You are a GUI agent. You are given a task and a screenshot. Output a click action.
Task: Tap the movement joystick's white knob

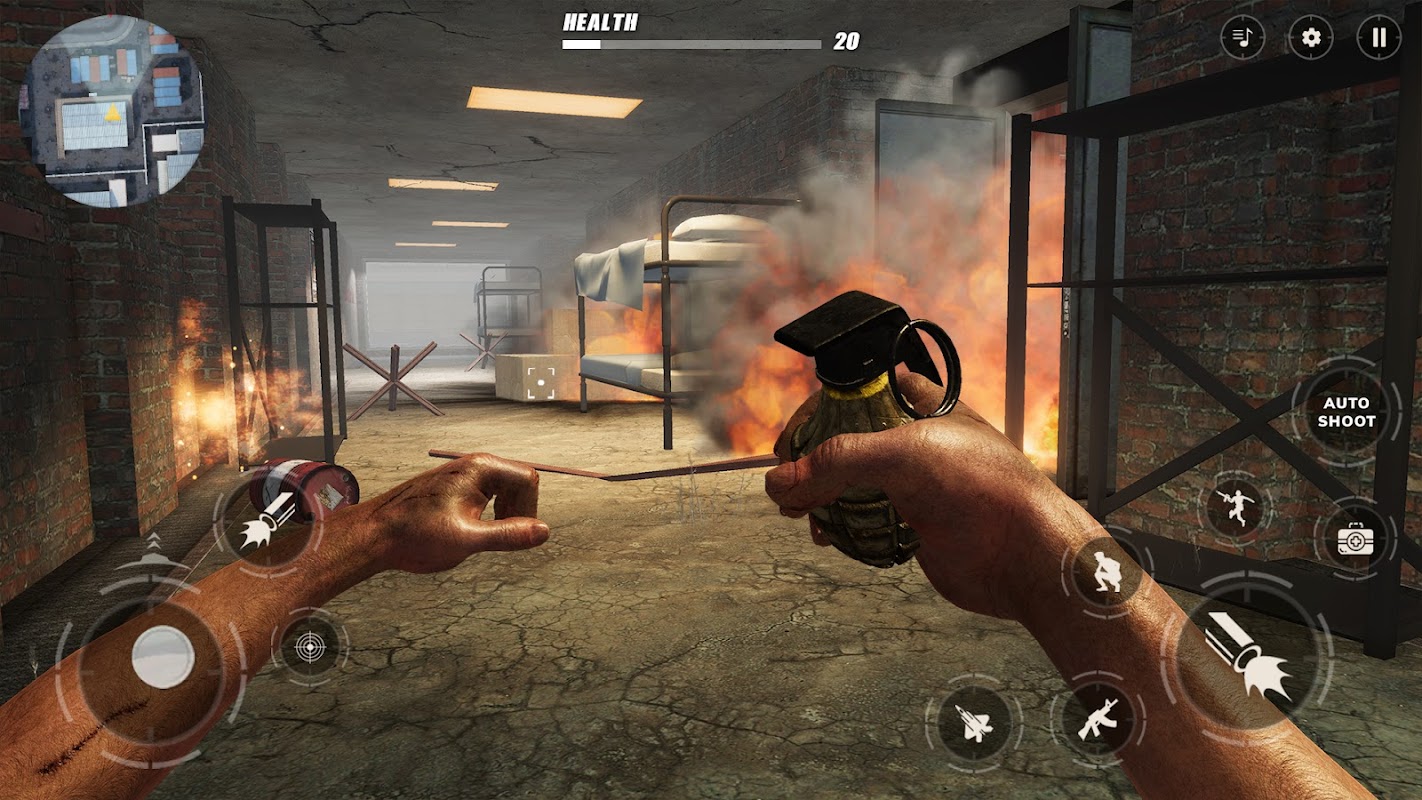click(163, 657)
